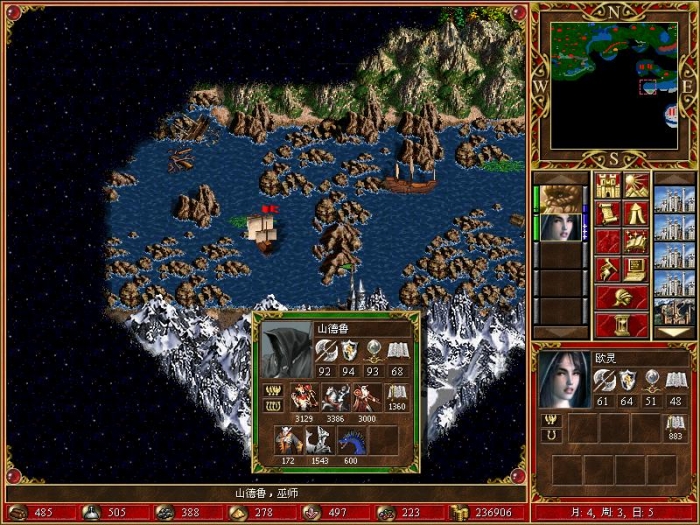Open the quest log scroll button
The width and height of the screenshot is (700, 525).
(607, 213)
